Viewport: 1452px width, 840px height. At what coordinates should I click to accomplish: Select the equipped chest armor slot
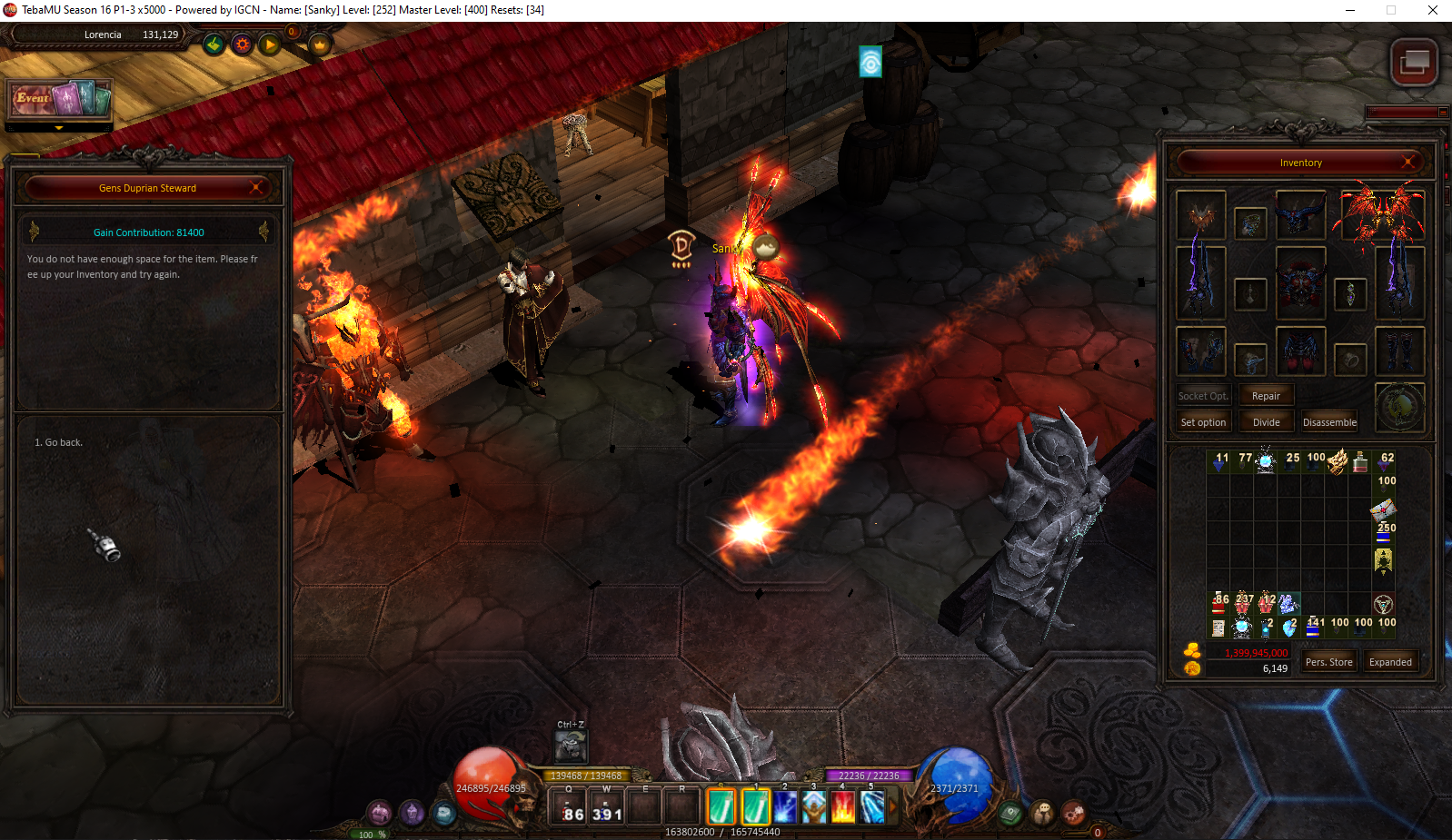(x=1300, y=282)
